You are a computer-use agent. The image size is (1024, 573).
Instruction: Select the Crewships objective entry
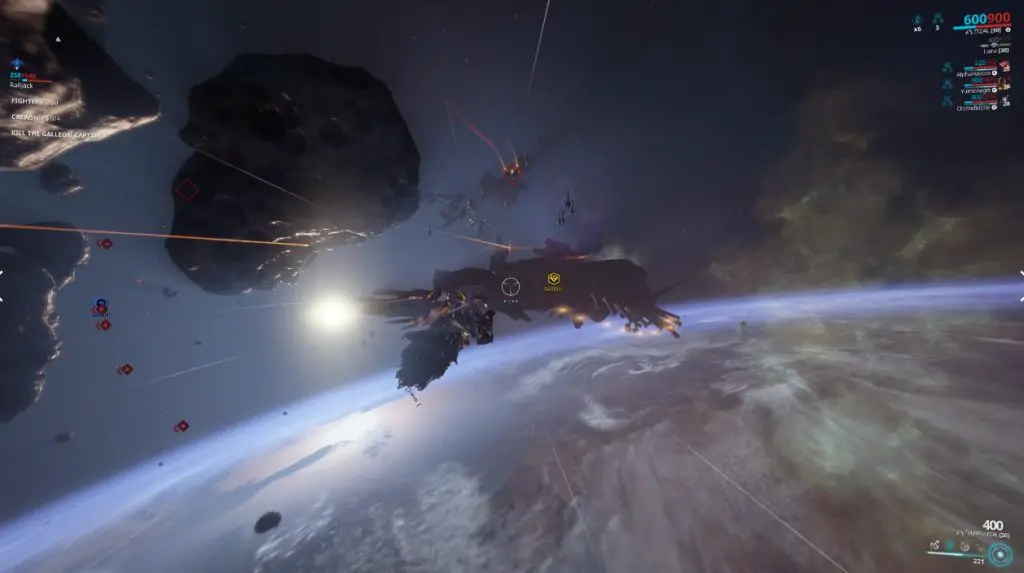point(36,117)
